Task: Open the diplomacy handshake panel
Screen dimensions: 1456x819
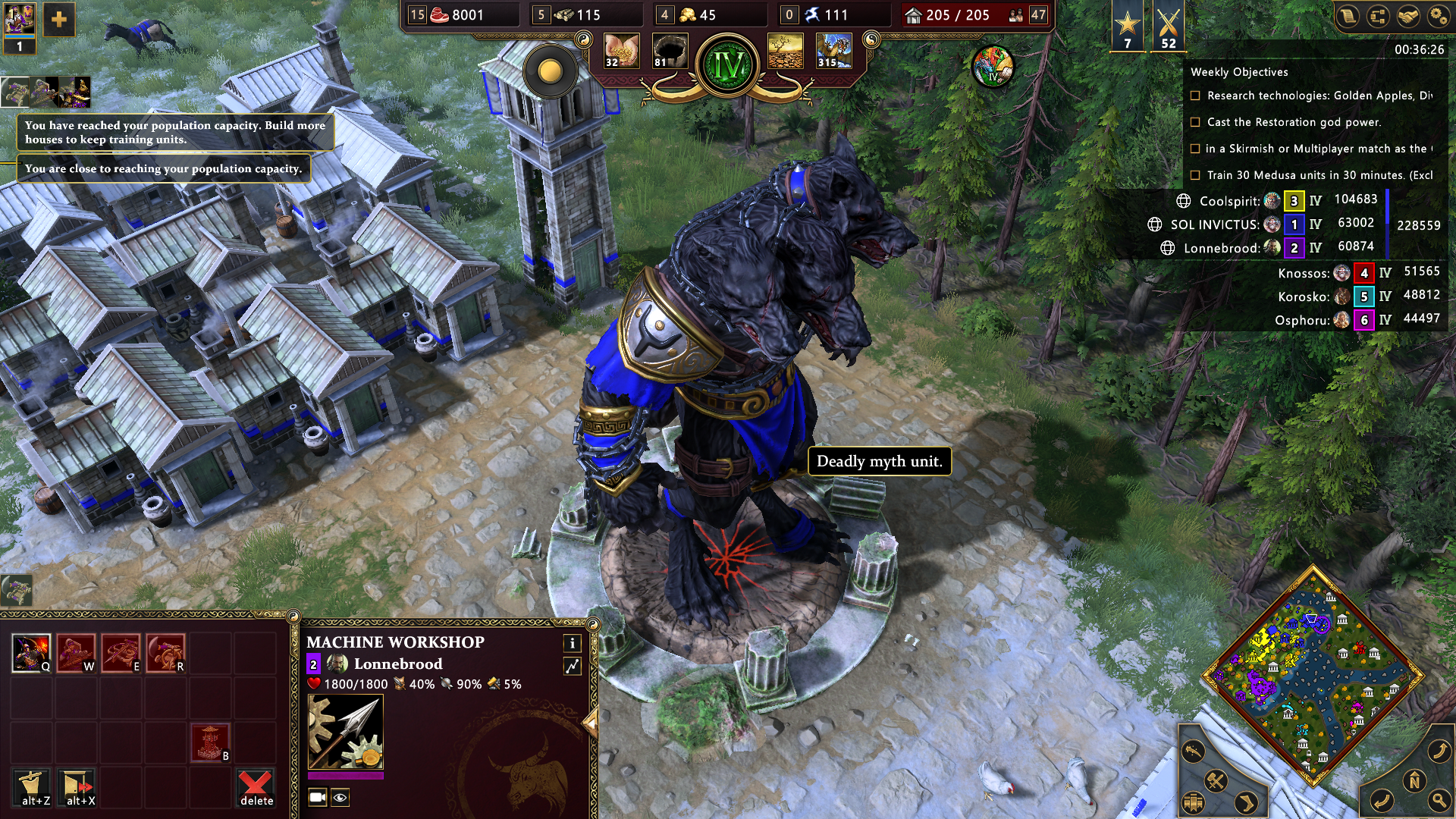Action: [x=1407, y=16]
